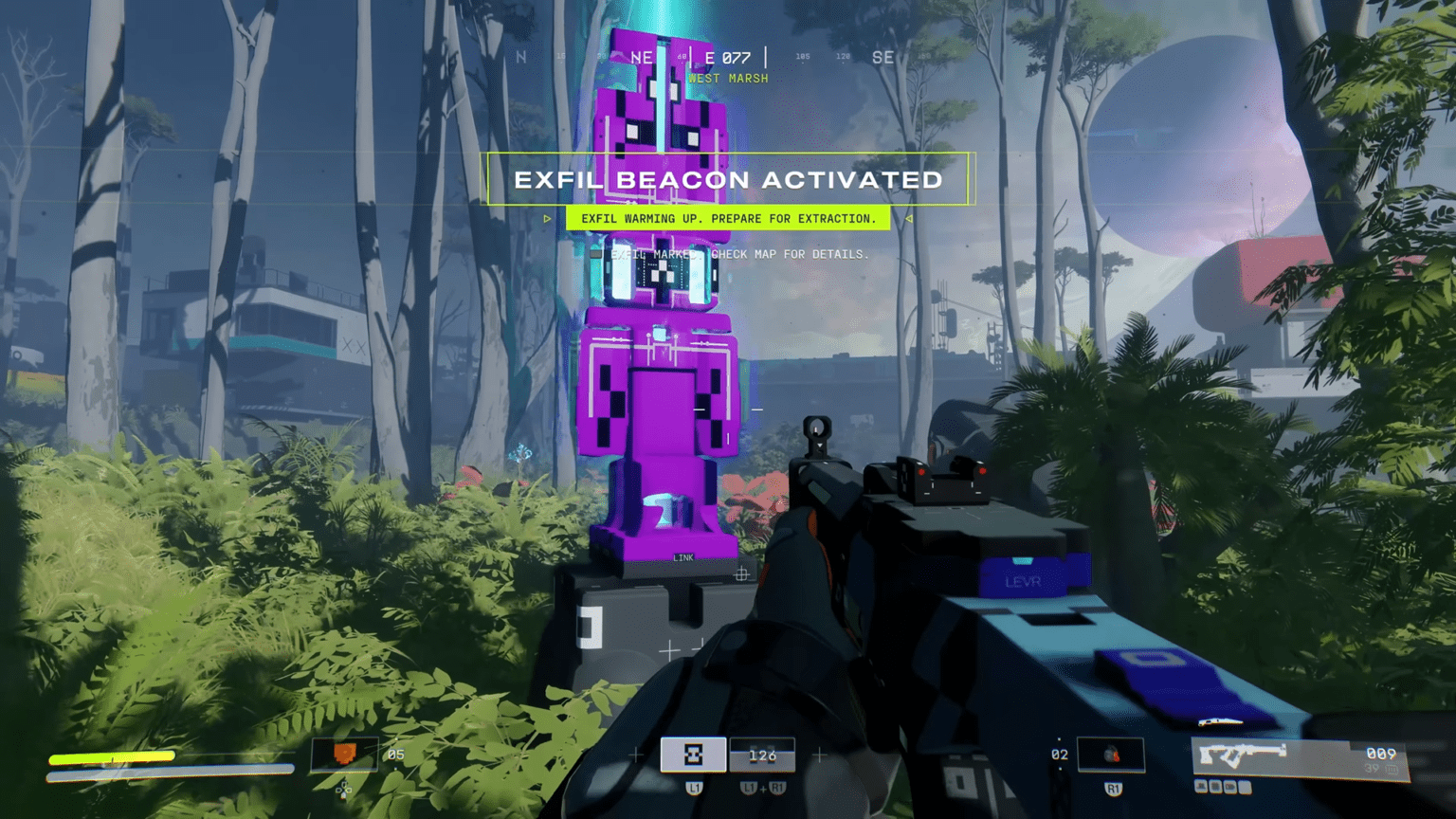This screenshot has height=819, width=1456.
Task: Click the 126 ammo counter
Action: 762,755
